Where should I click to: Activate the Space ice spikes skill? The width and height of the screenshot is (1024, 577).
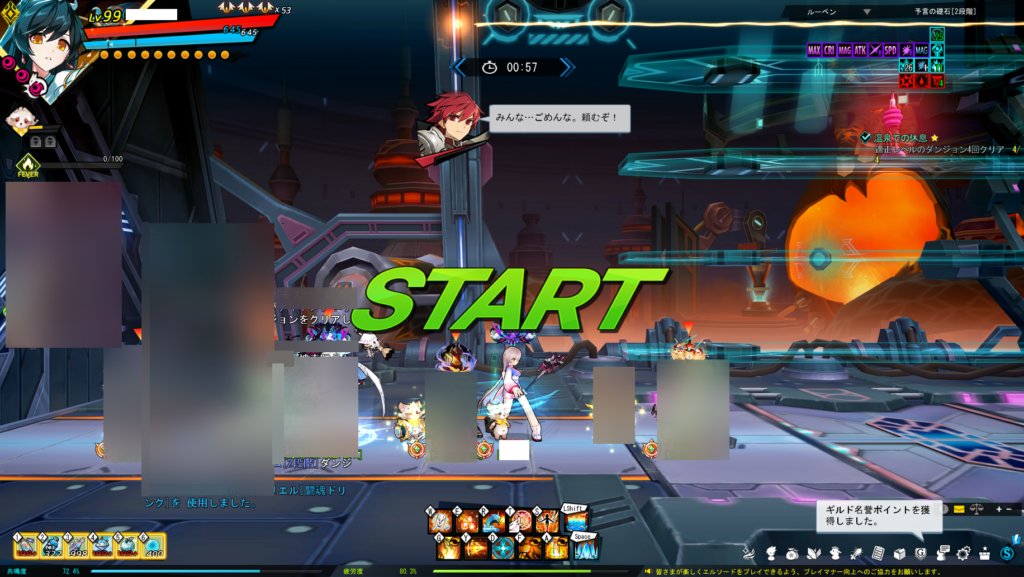(585, 548)
